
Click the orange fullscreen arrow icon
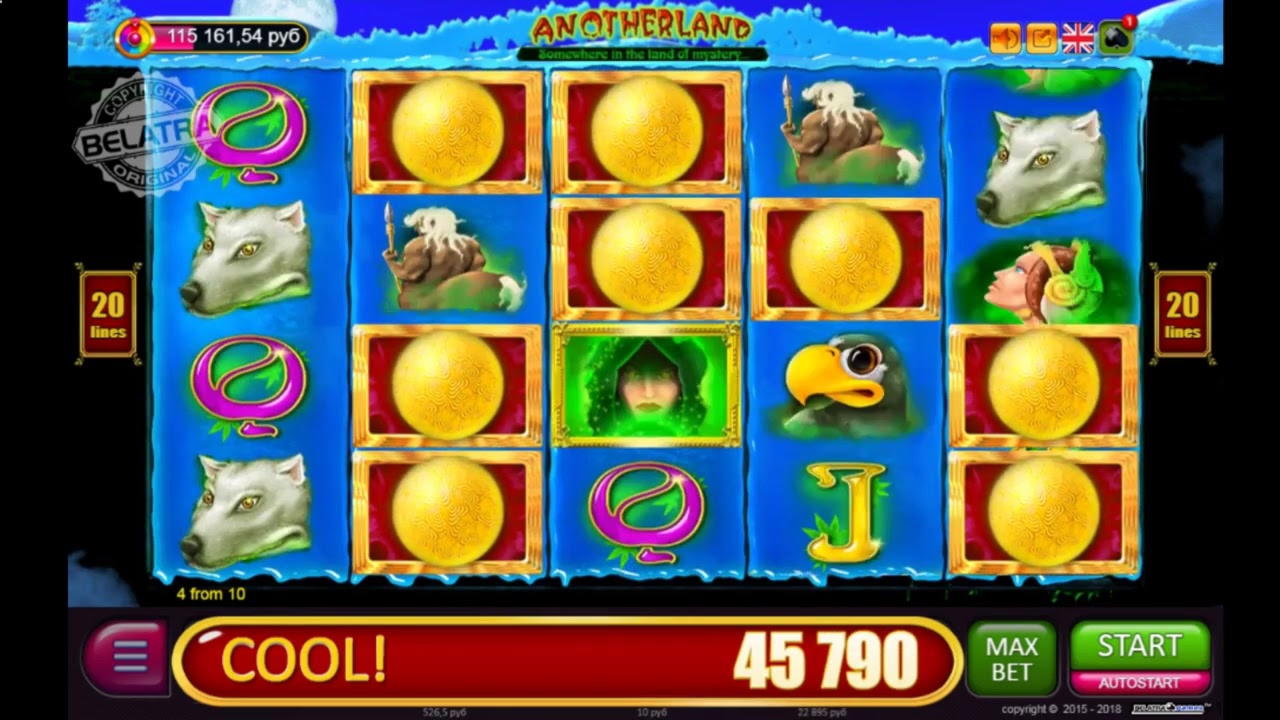tap(1041, 38)
